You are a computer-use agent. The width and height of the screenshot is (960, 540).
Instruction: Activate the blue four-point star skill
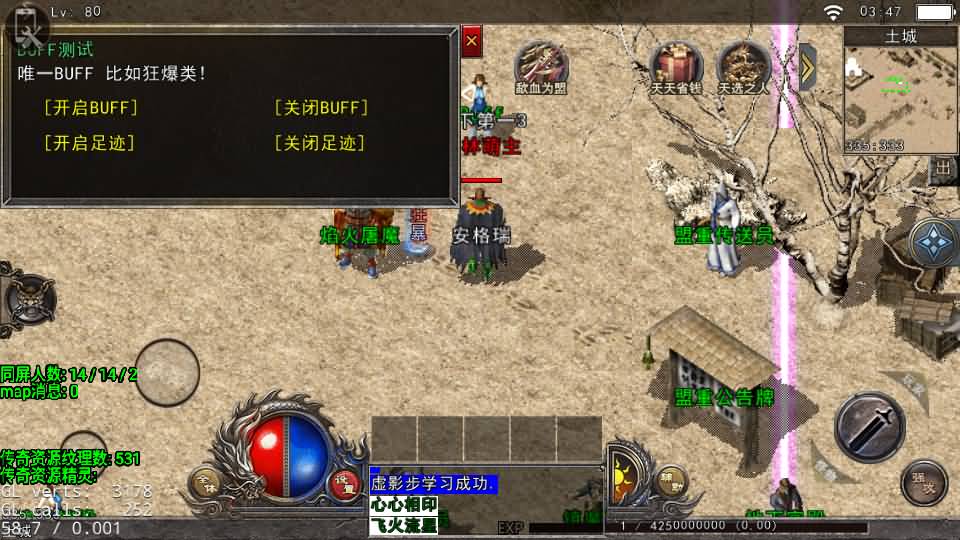pos(935,243)
